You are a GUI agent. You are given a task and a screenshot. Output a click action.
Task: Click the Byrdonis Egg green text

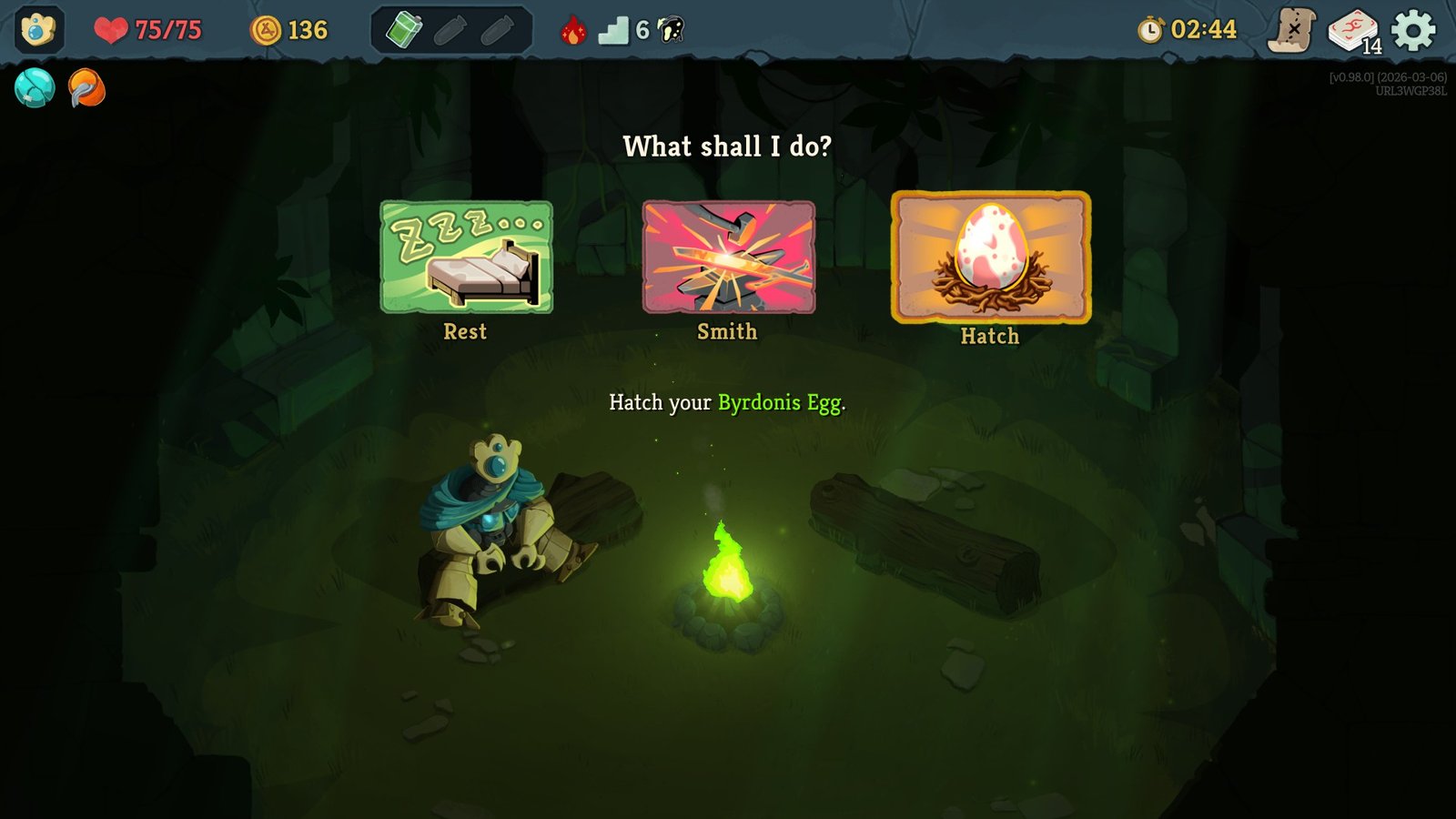pyautogui.click(x=778, y=403)
